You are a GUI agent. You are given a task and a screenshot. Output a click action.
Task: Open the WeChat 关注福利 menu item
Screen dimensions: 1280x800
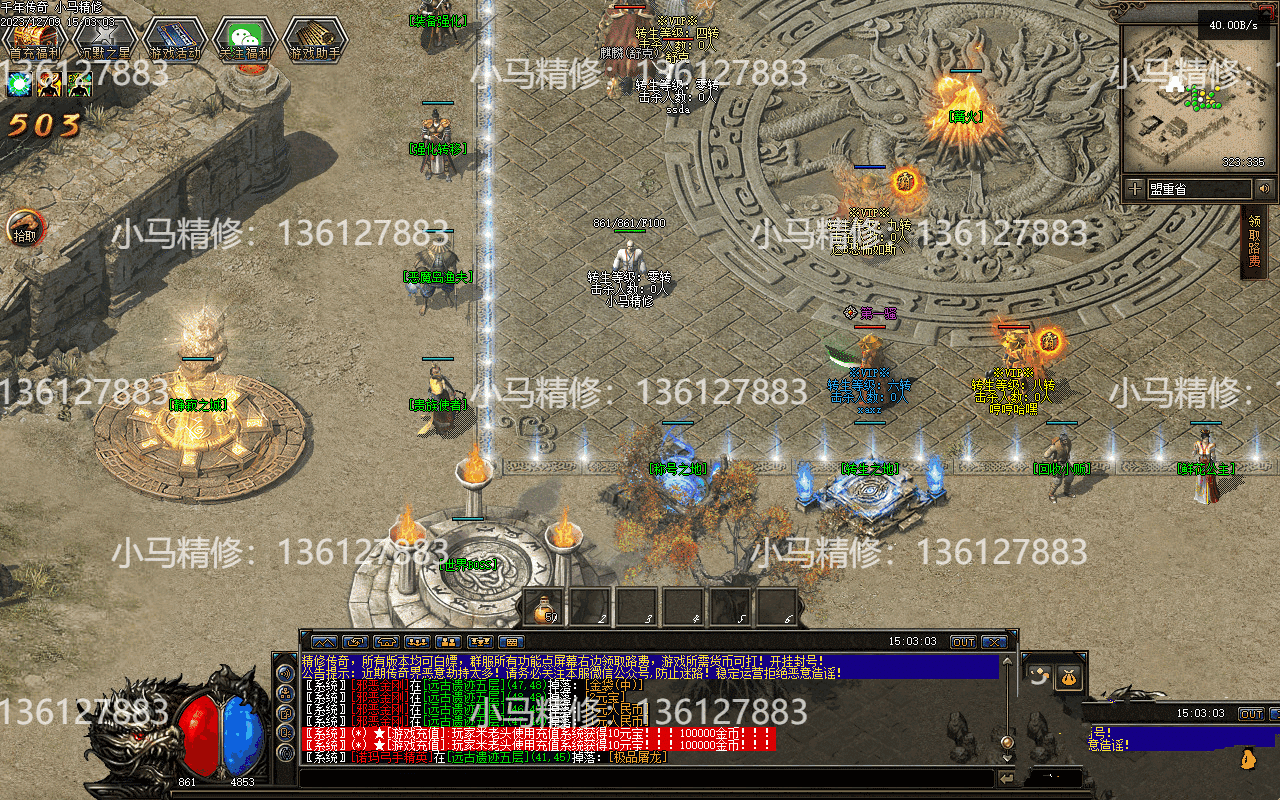243,33
